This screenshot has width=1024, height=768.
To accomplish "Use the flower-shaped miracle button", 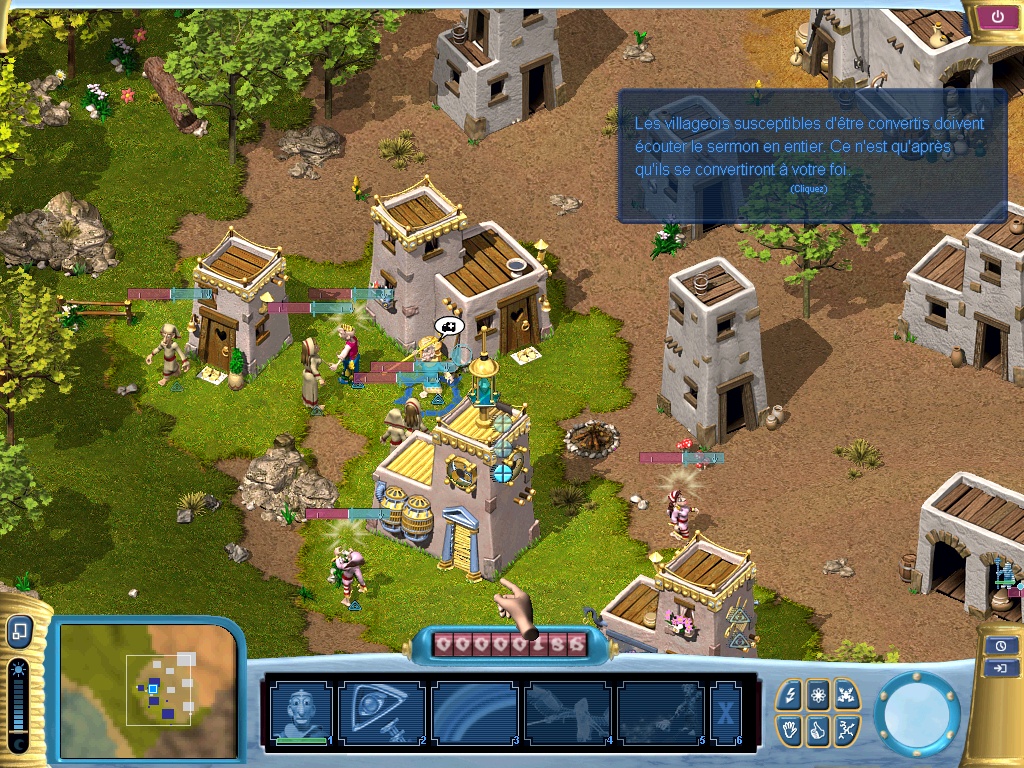I will [x=818, y=695].
